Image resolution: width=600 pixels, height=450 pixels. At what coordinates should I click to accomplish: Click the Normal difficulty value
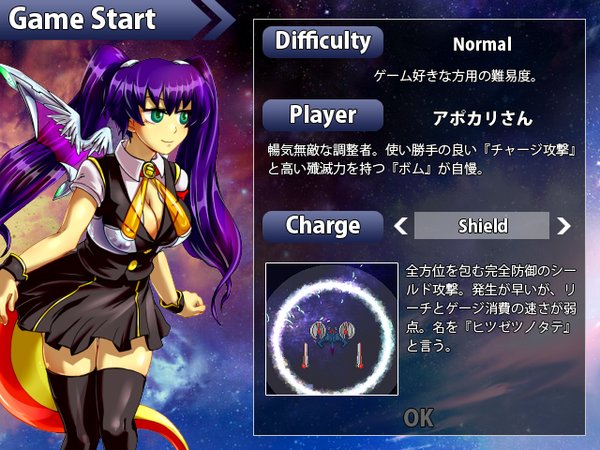[482, 44]
